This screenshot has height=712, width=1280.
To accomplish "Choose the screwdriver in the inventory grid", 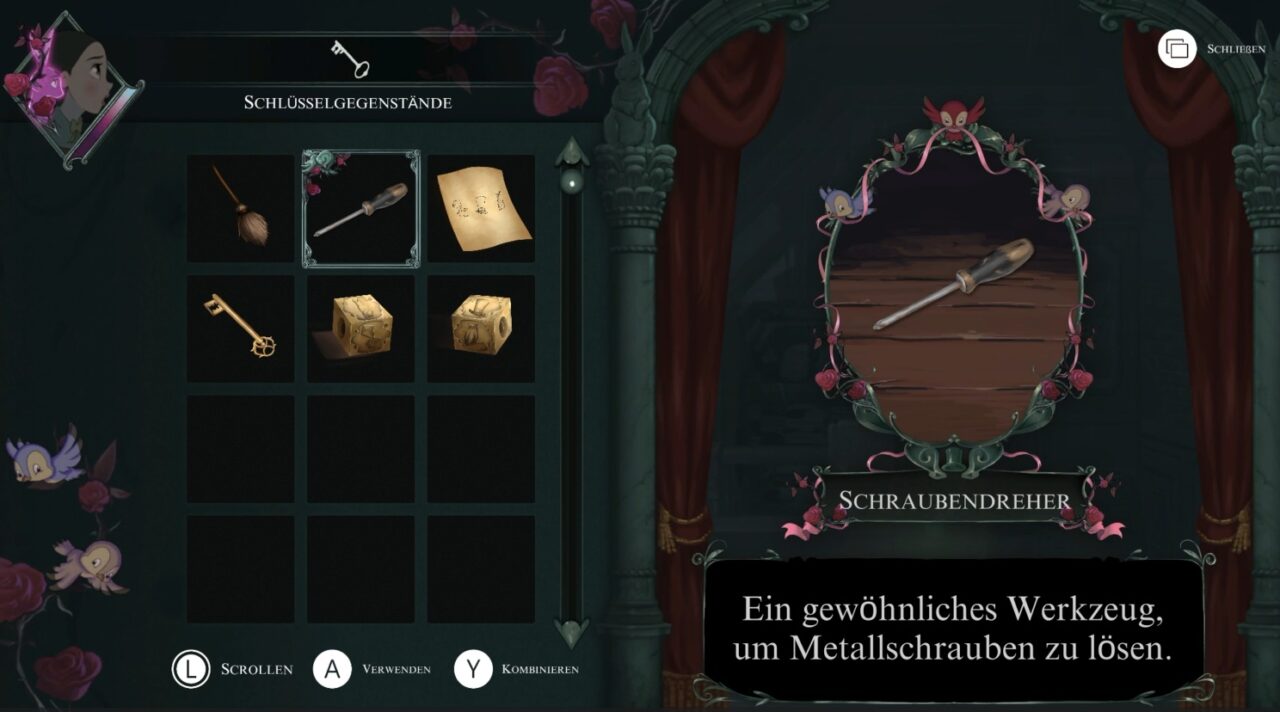I will coord(361,209).
